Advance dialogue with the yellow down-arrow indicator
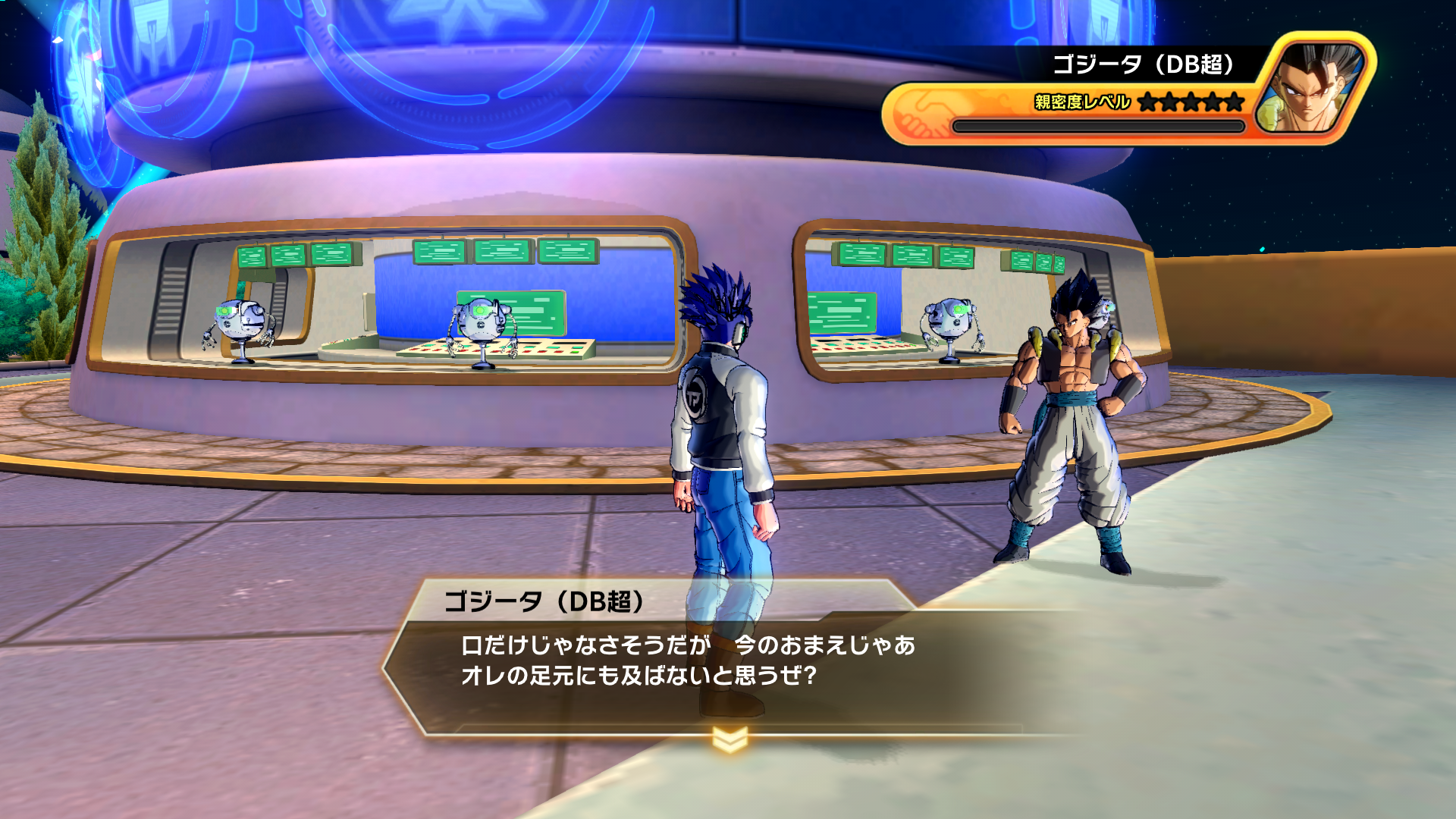This screenshot has height=819, width=1456. [x=730, y=739]
